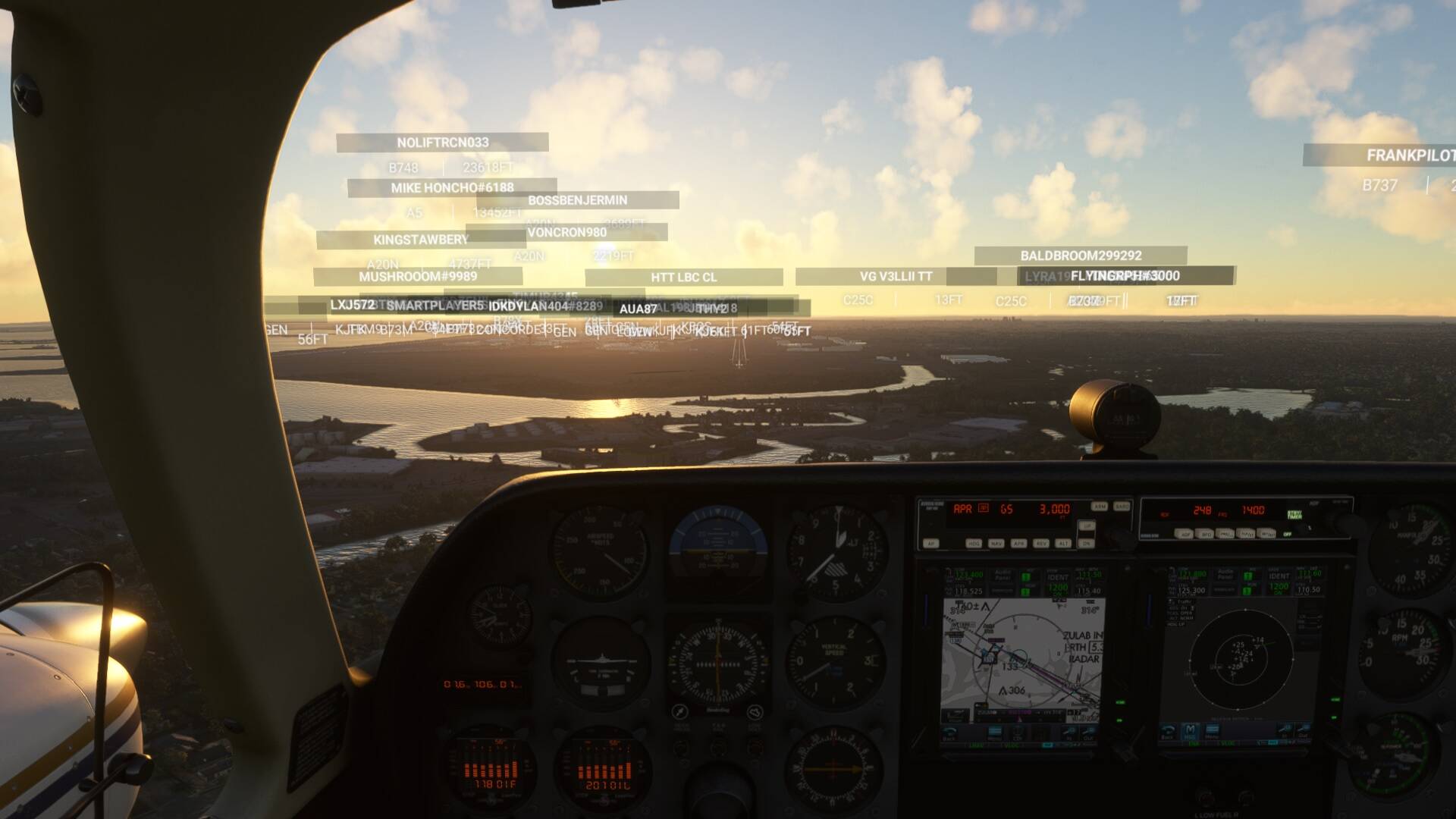Click the NOLIFTRCN033 player nametag

pos(442,141)
